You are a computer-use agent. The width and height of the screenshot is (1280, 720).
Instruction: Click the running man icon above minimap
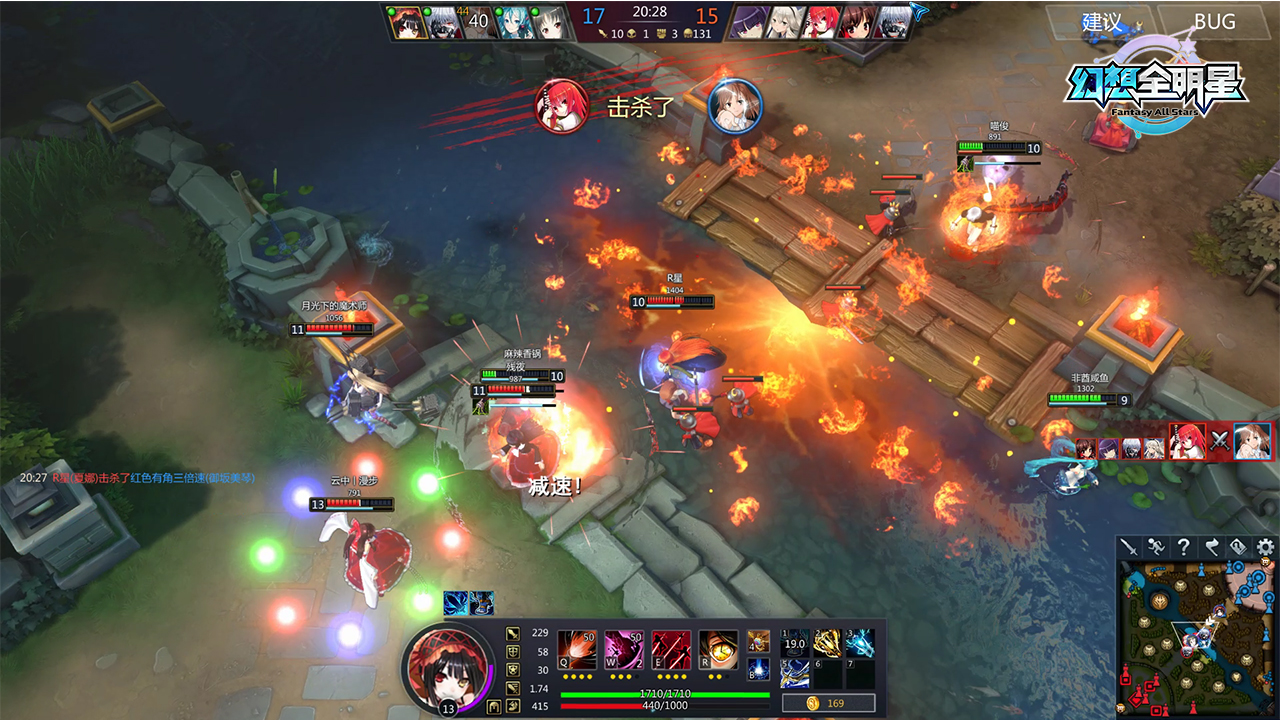(1156, 547)
